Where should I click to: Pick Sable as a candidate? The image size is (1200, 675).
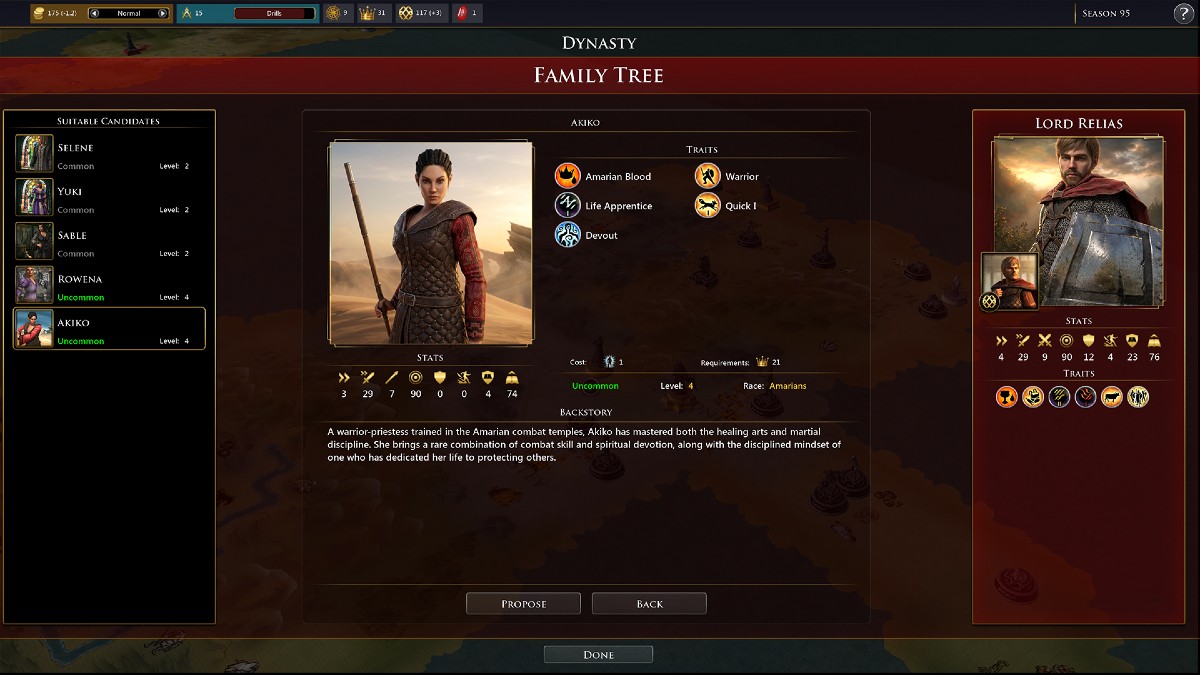point(109,241)
